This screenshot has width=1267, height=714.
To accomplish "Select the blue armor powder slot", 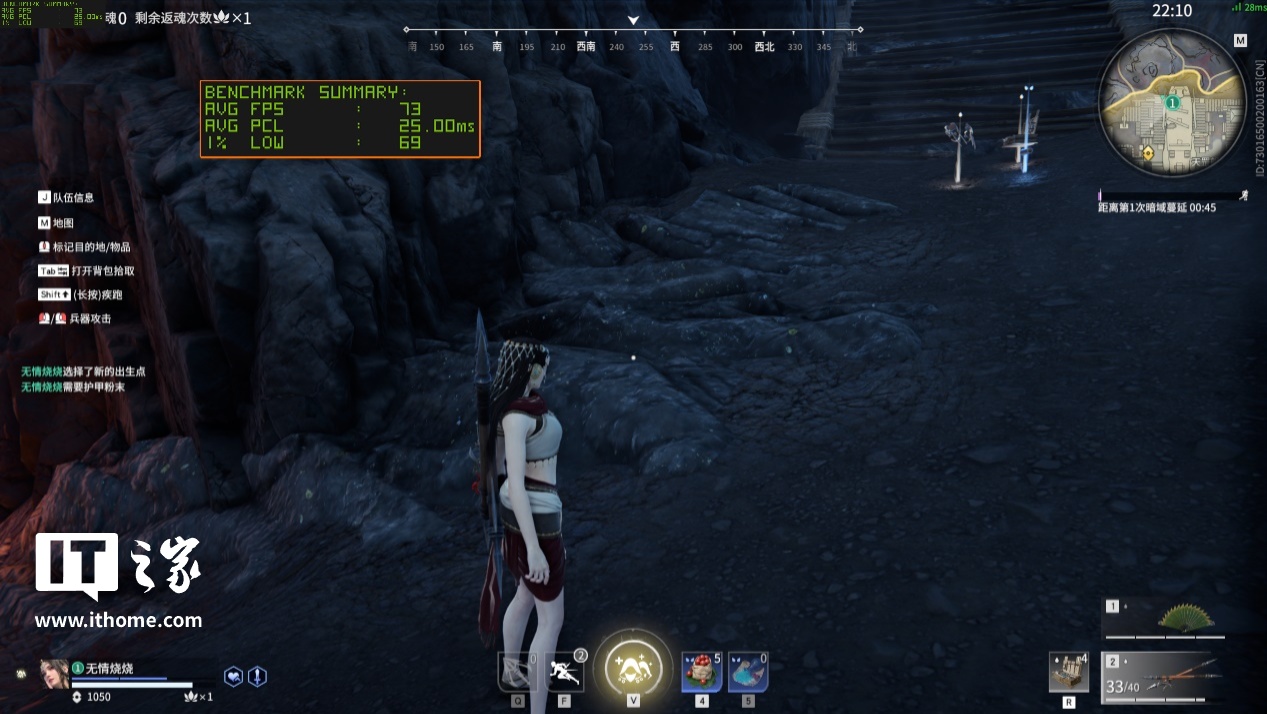I will tap(747, 672).
